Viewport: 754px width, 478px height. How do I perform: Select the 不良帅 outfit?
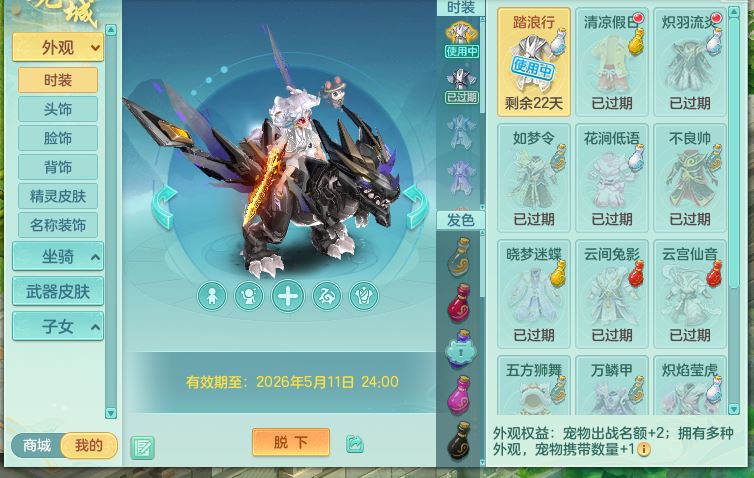689,177
